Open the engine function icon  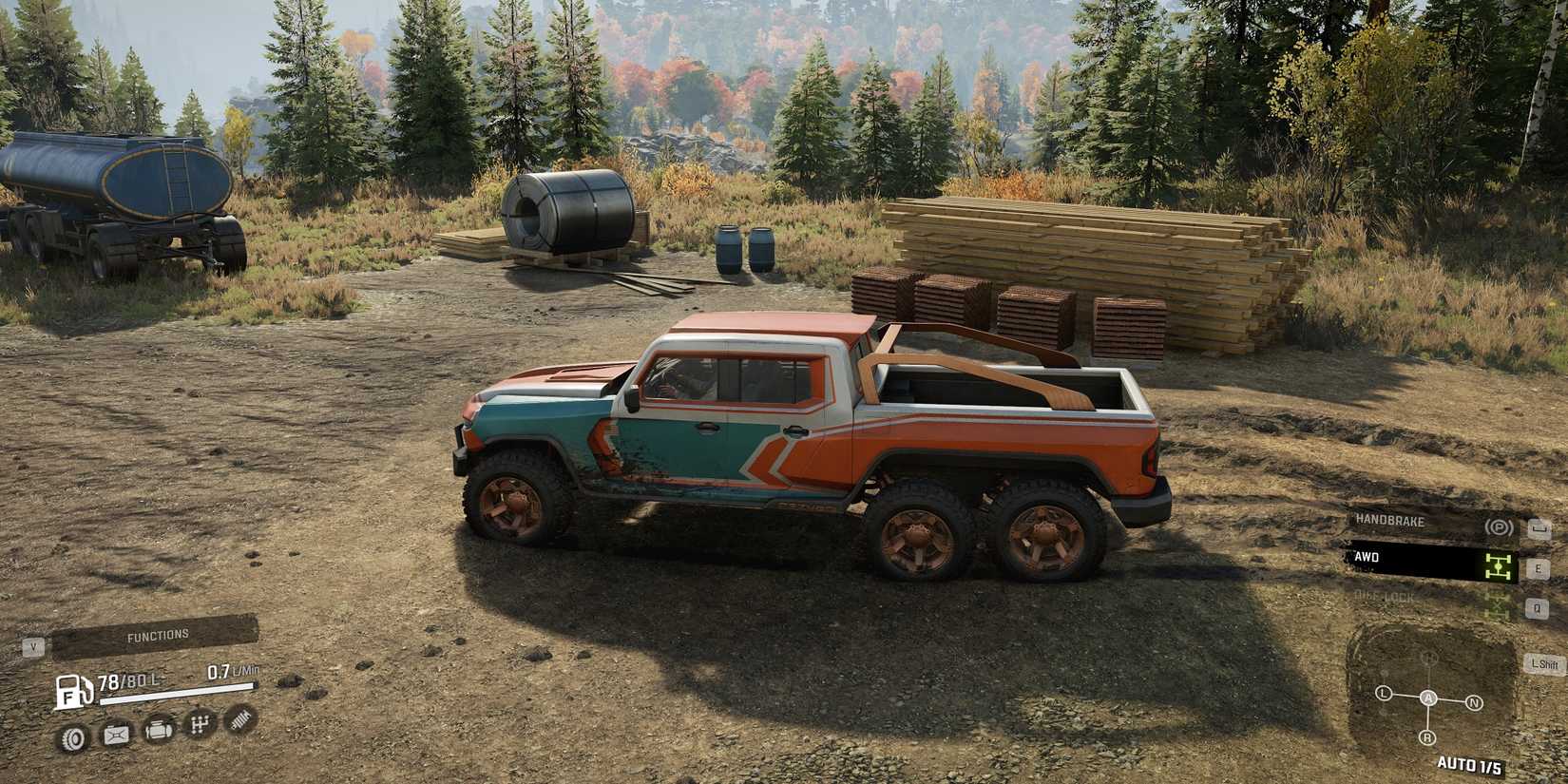[x=159, y=732]
